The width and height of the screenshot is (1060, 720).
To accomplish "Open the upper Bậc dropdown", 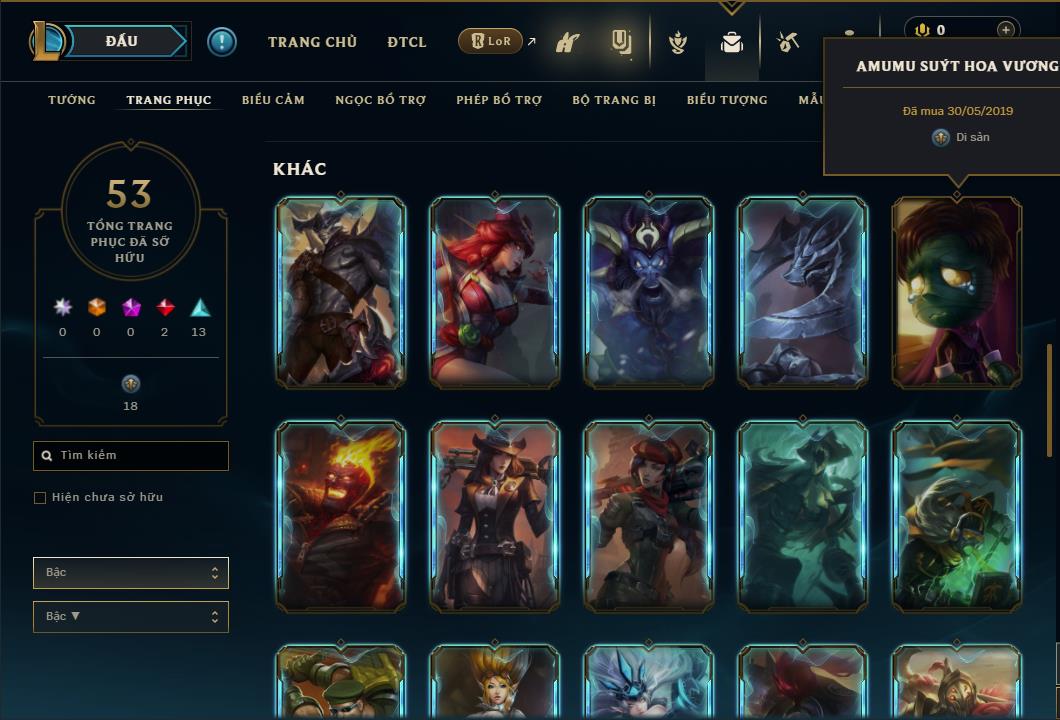I will (131, 573).
